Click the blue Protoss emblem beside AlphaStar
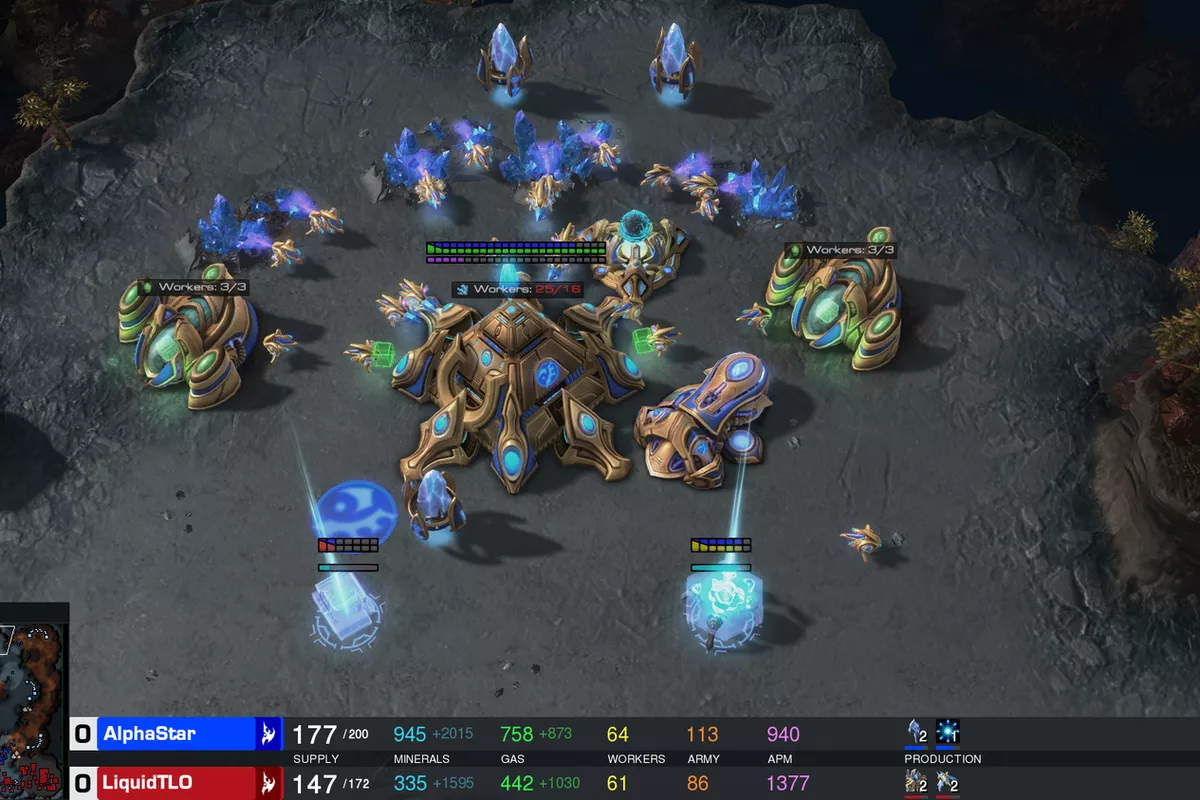Screen dimensions: 1200x800 coord(269,734)
